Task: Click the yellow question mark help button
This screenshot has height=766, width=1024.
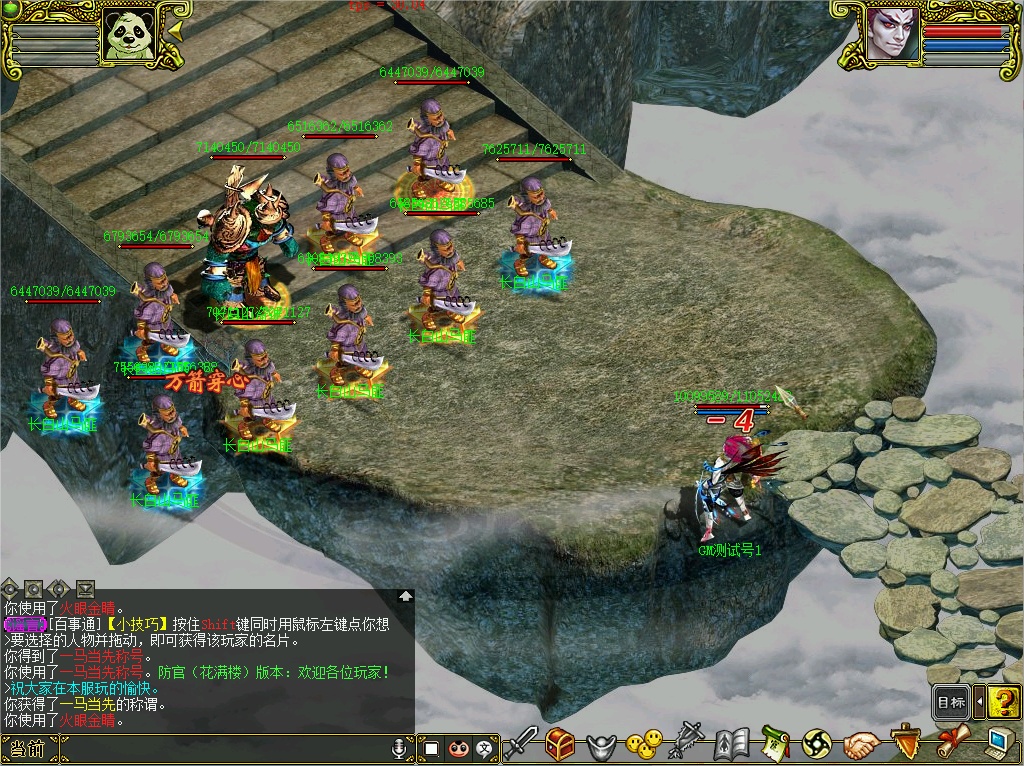Action: (x=1003, y=701)
